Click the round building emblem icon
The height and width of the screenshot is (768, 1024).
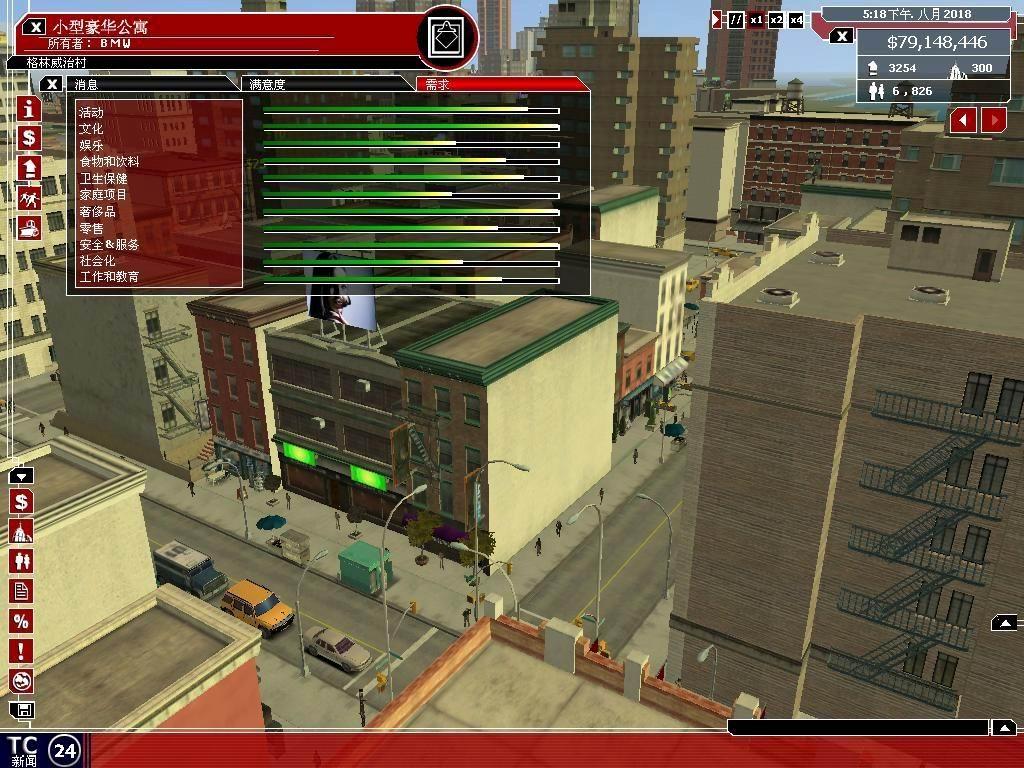pos(446,38)
